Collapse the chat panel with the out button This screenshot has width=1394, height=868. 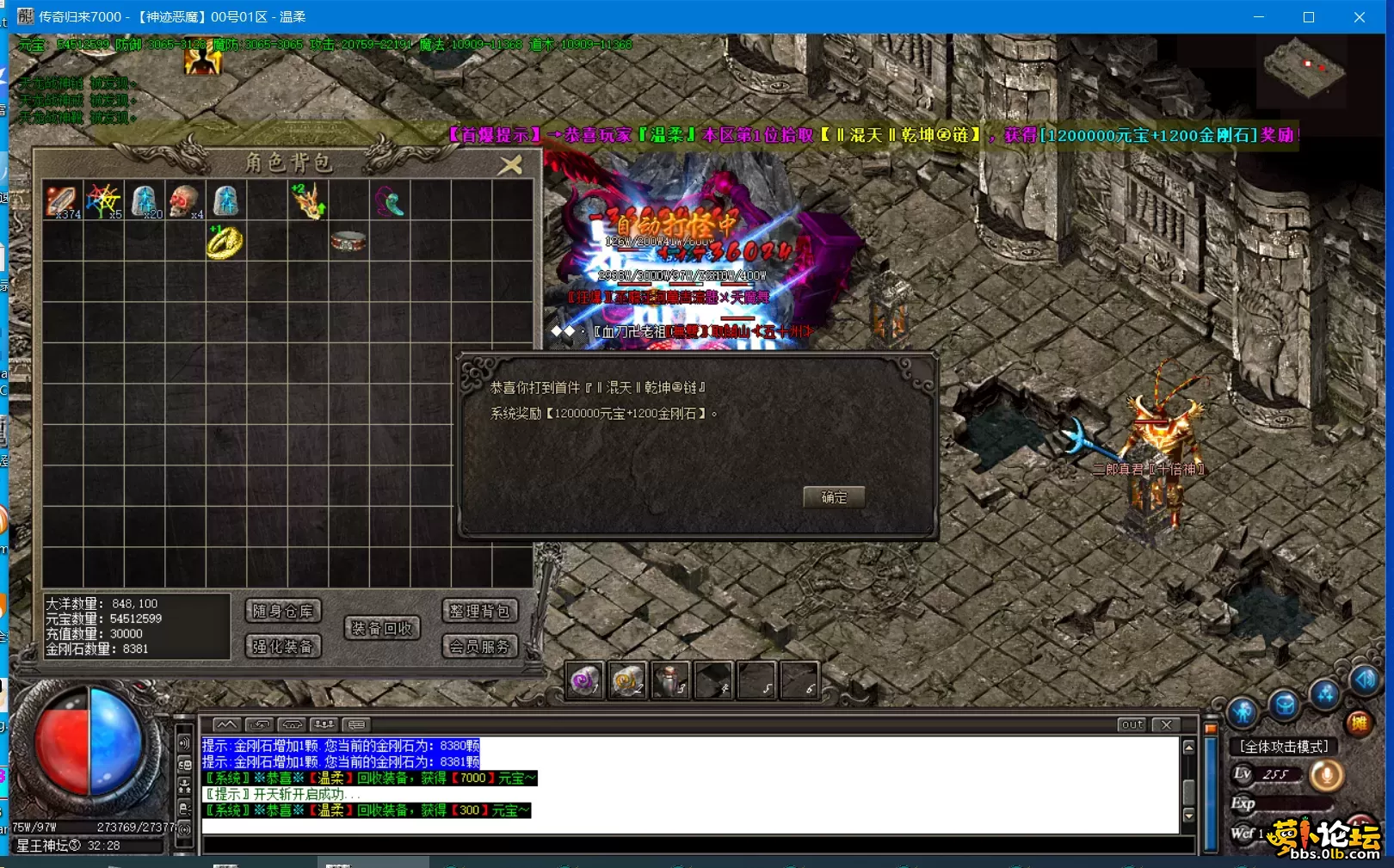1131,724
